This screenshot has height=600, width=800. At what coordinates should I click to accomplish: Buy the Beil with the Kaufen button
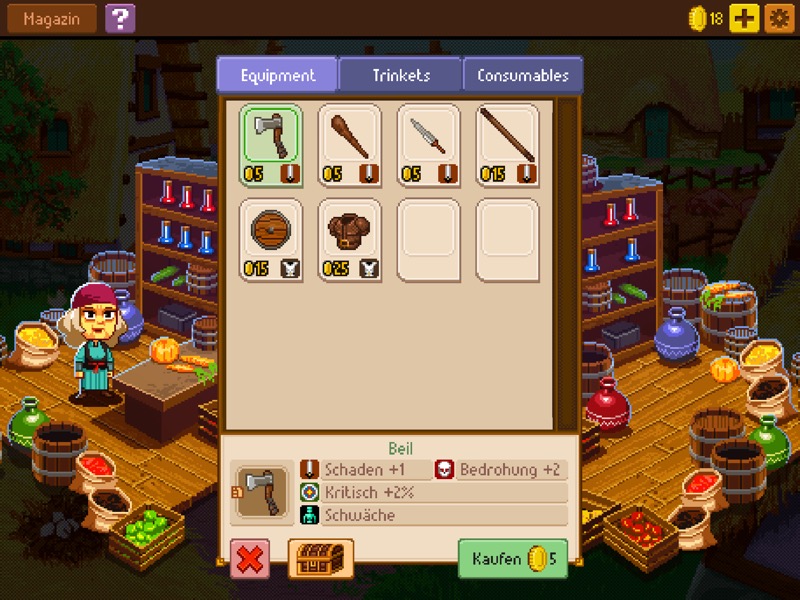pyautogui.click(x=512, y=559)
